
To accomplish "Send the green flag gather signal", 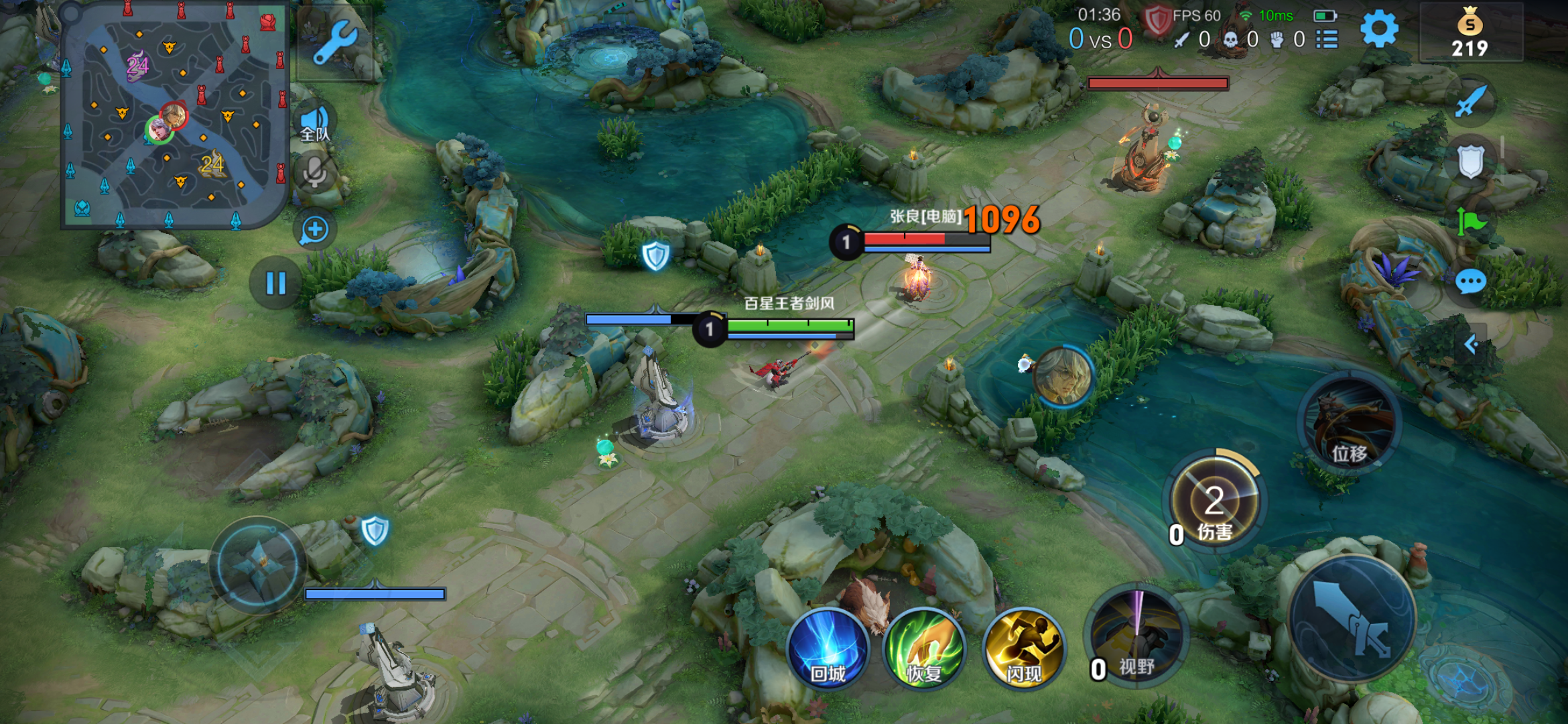I will click(x=1470, y=221).
